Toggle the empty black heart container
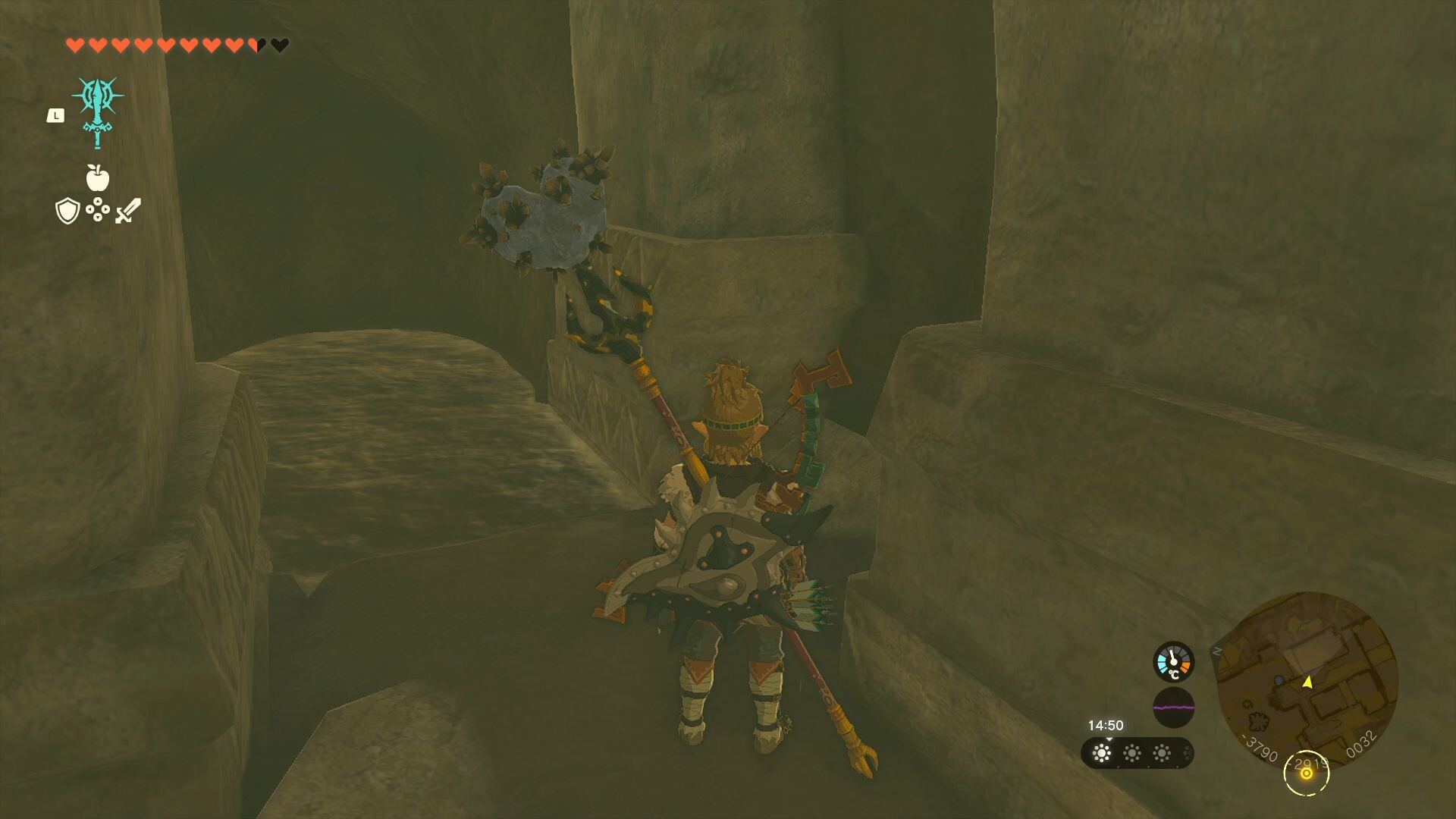 pyautogui.click(x=279, y=45)
